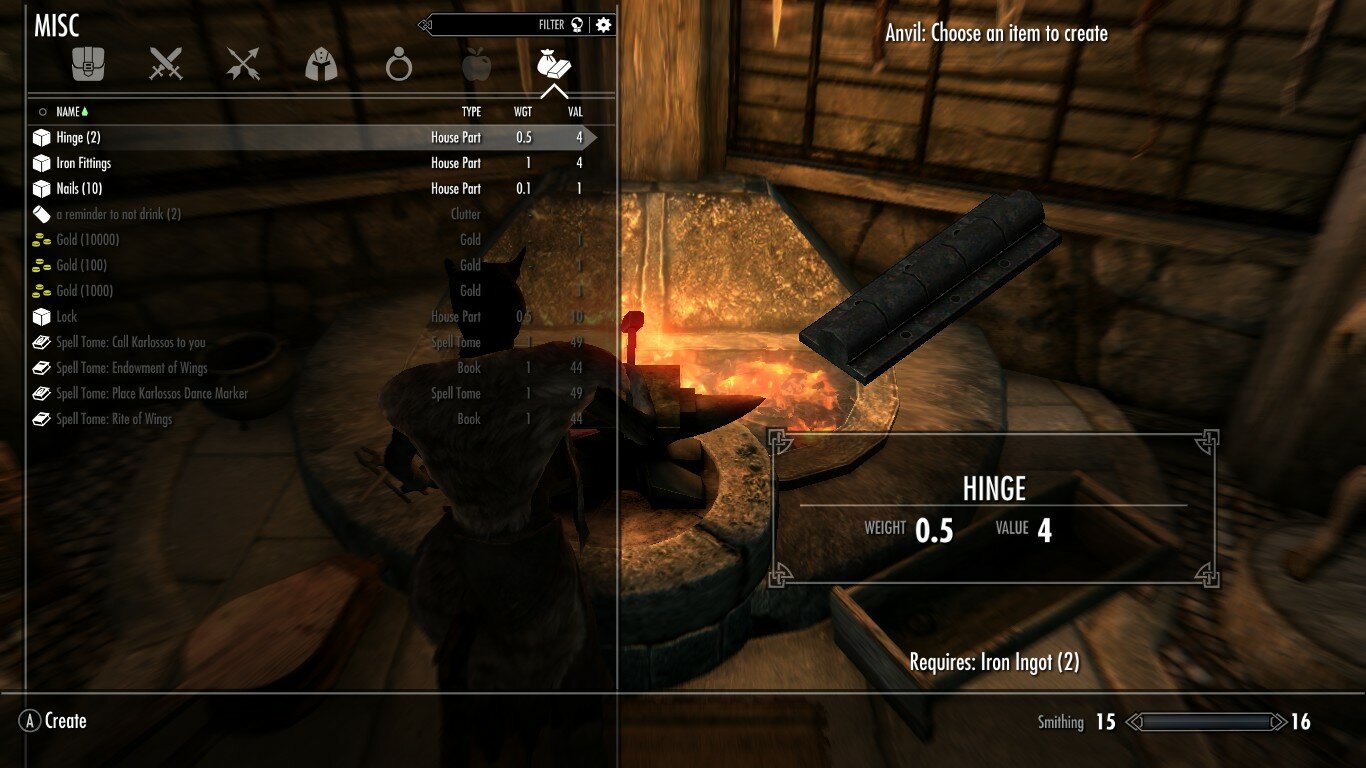Select the crossed swords weapons category icon
Viewport: 1366px width, 768px height.
click(164, 62)
